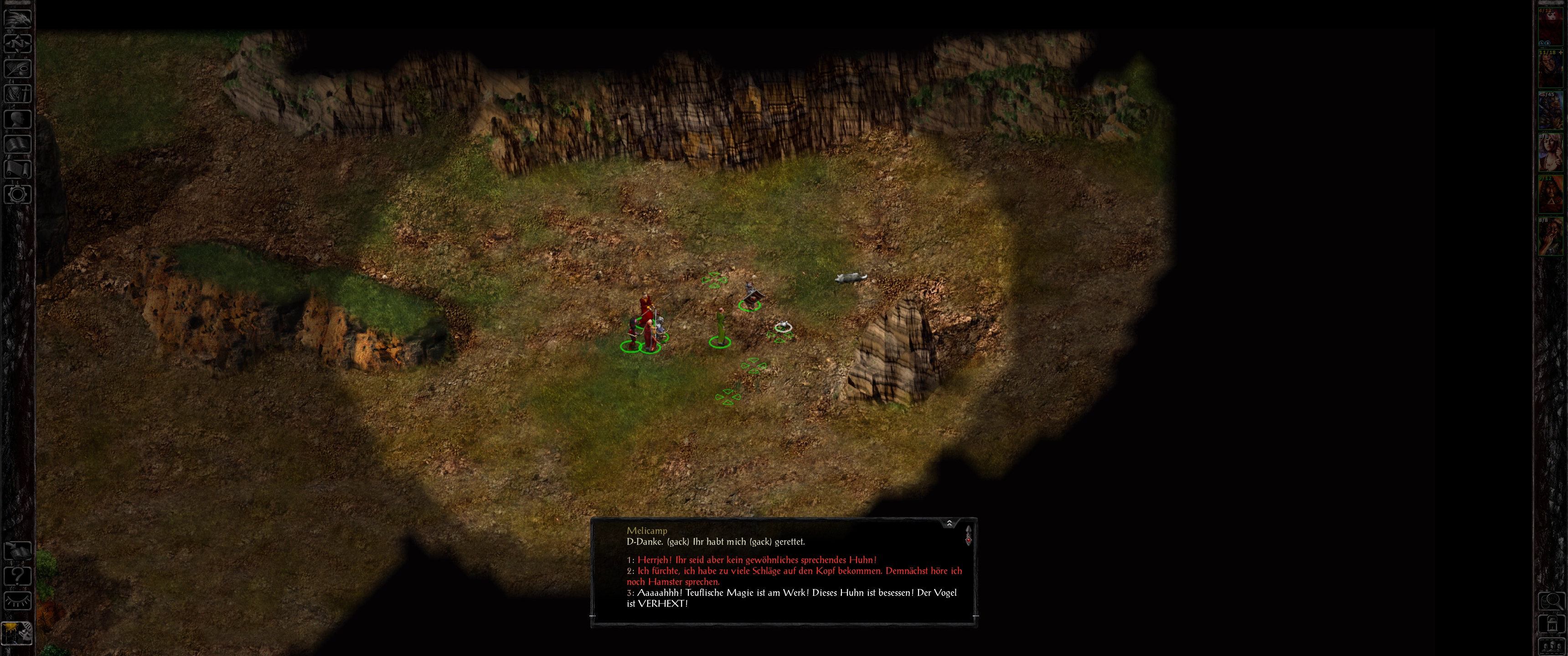
Task: Expand the dialogue box with the chevron
Action: pyautogui.click(x=949, y=523)
